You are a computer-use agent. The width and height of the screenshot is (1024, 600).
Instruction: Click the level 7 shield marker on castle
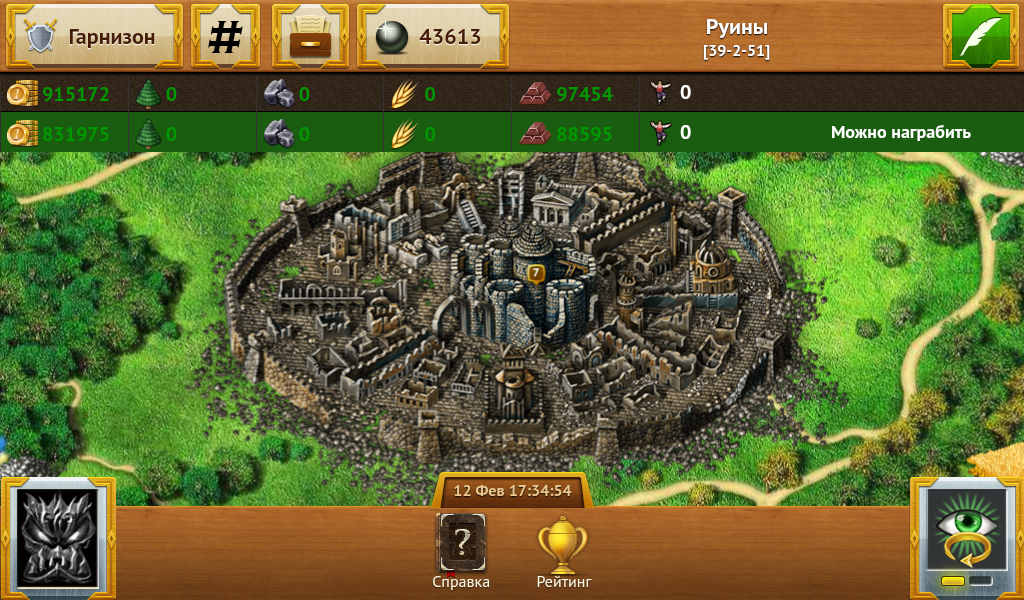pos(536,272)
